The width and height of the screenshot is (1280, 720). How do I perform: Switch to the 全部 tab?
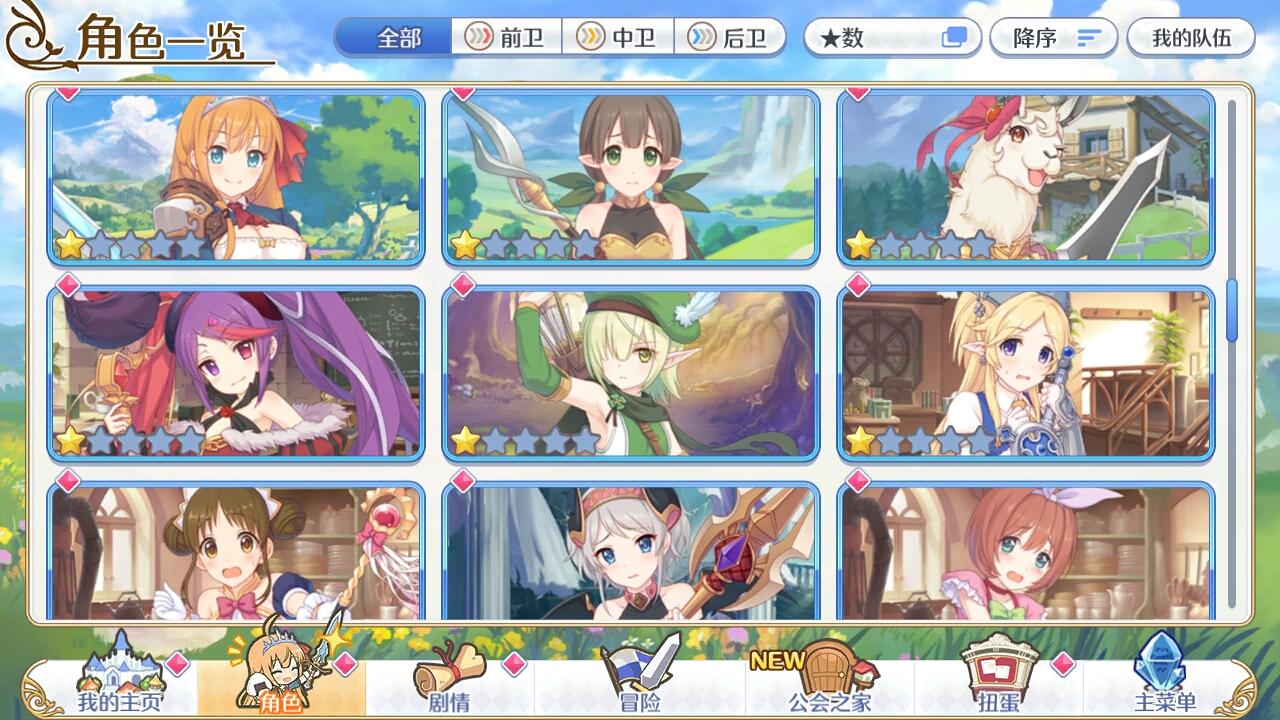tap(394, 36)
